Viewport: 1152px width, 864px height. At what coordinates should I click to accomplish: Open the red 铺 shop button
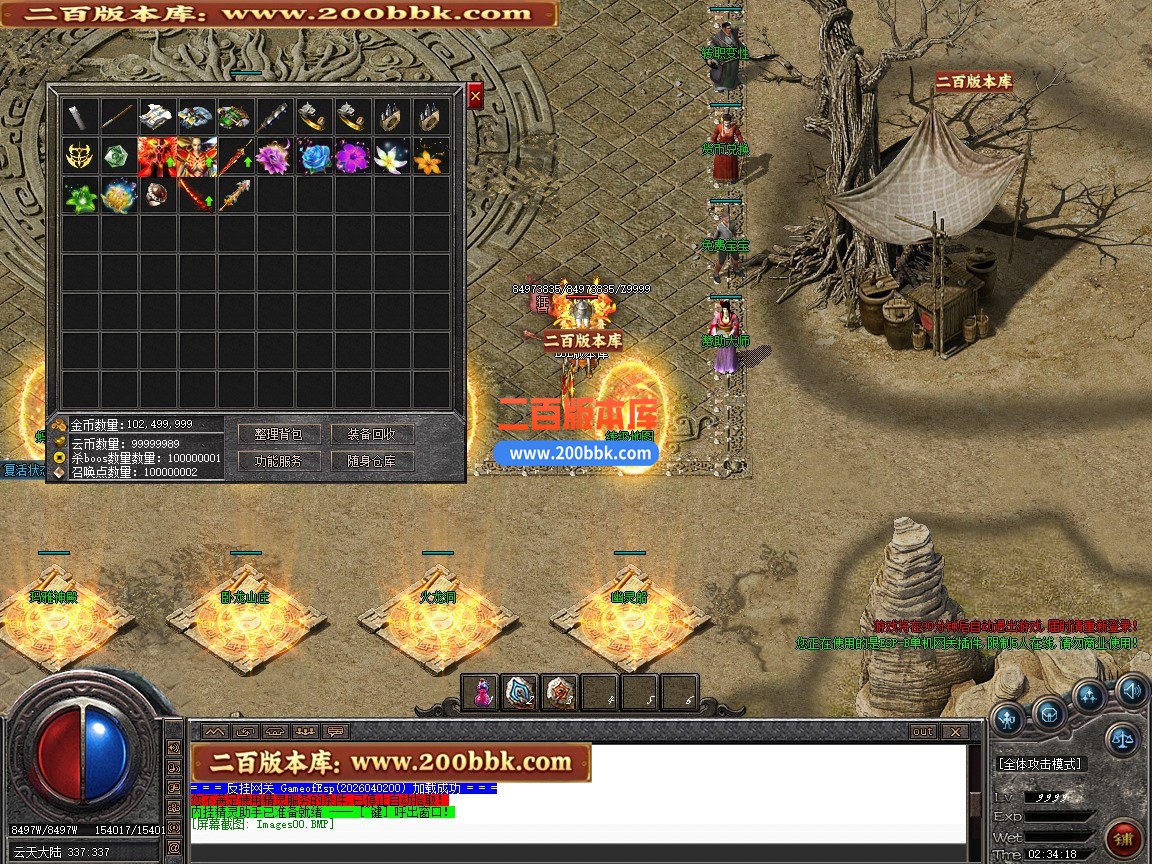pyautogui.click(x=1124, y=838)
